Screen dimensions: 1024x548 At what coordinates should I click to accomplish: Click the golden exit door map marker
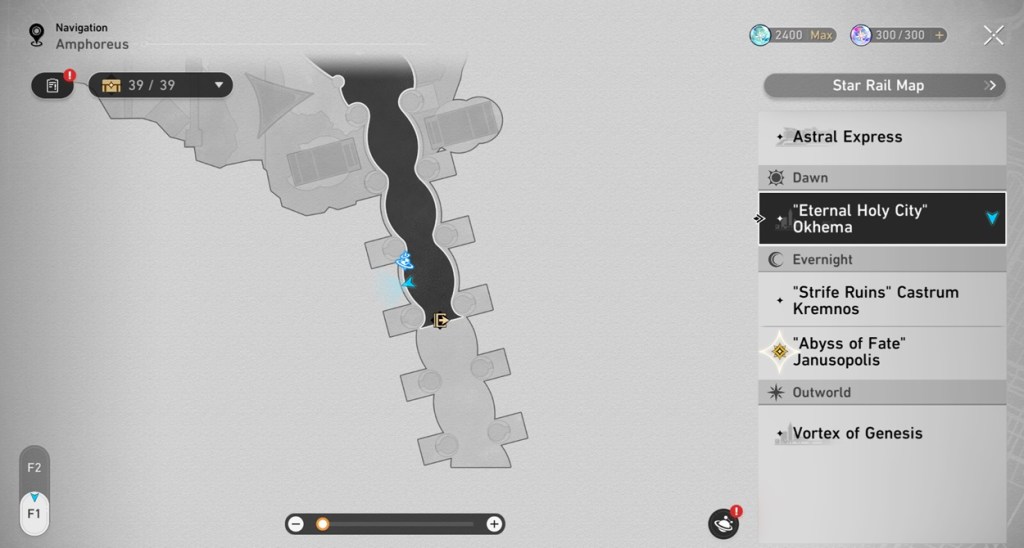click(439, 320)
